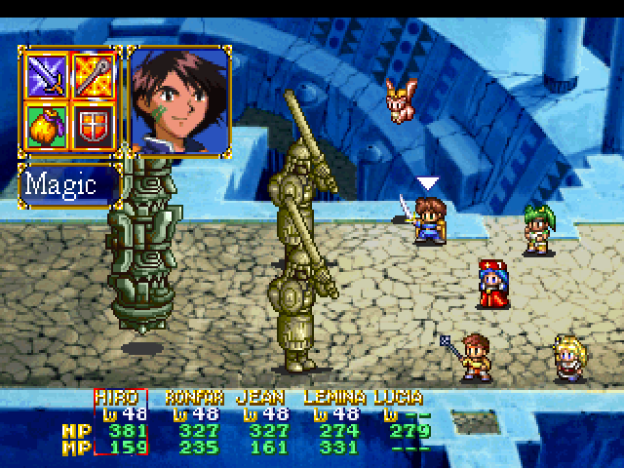Click Hiro's character portrait
Screen dimensions: 624x468
(x=180, y=100)
